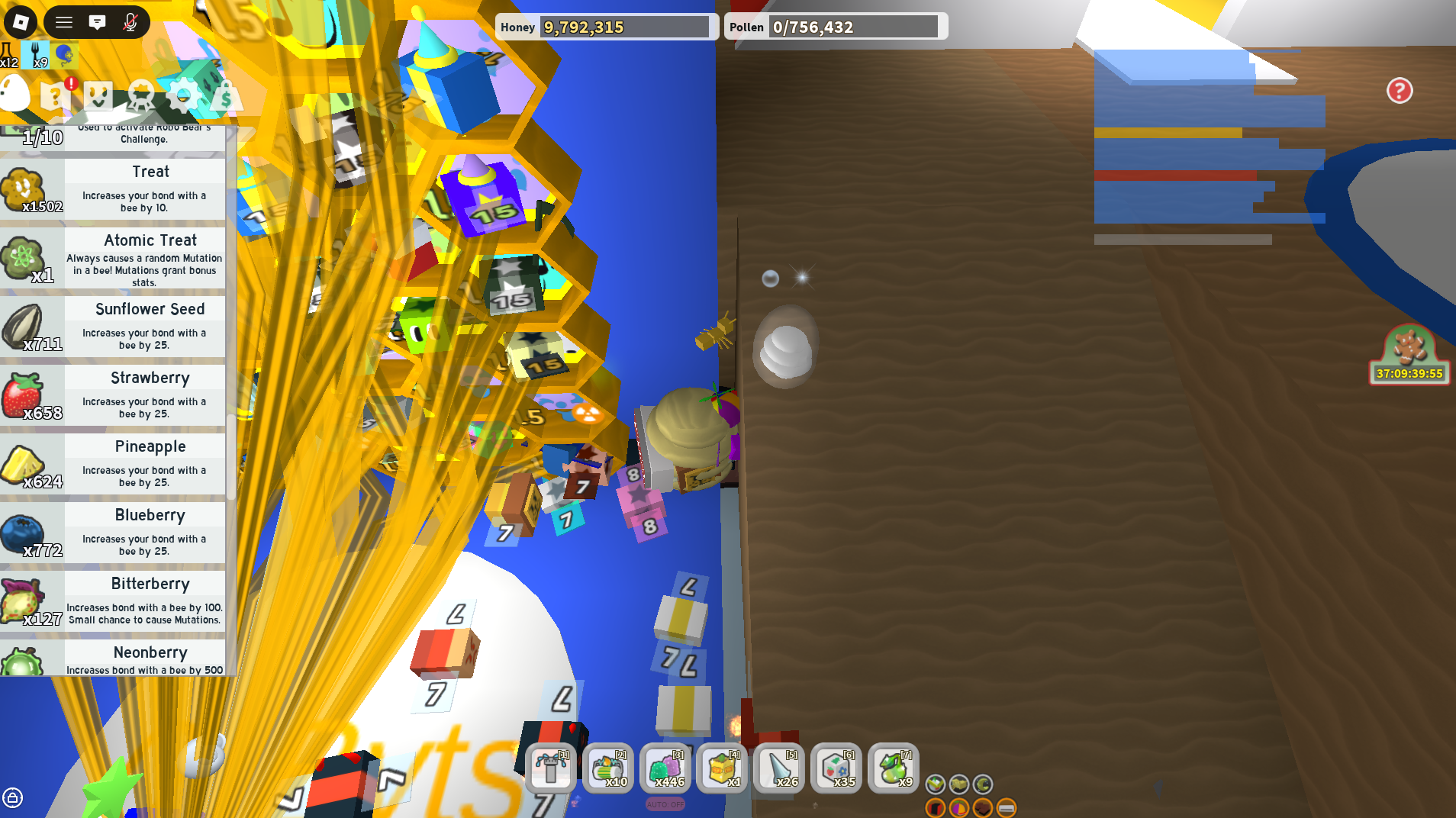Open the Roblox home menu icon
Image resolution: width=1456 pixels, height=818 pixels.
point(21,22)
